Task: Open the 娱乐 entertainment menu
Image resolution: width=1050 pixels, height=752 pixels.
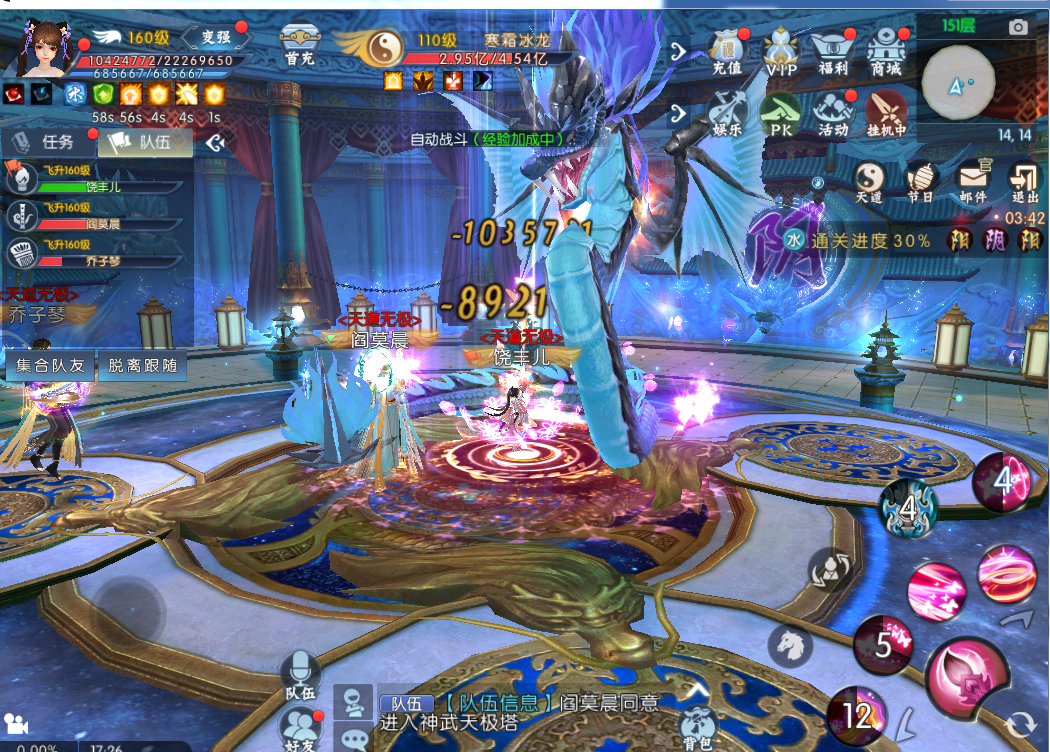Action: click(727, 113)
